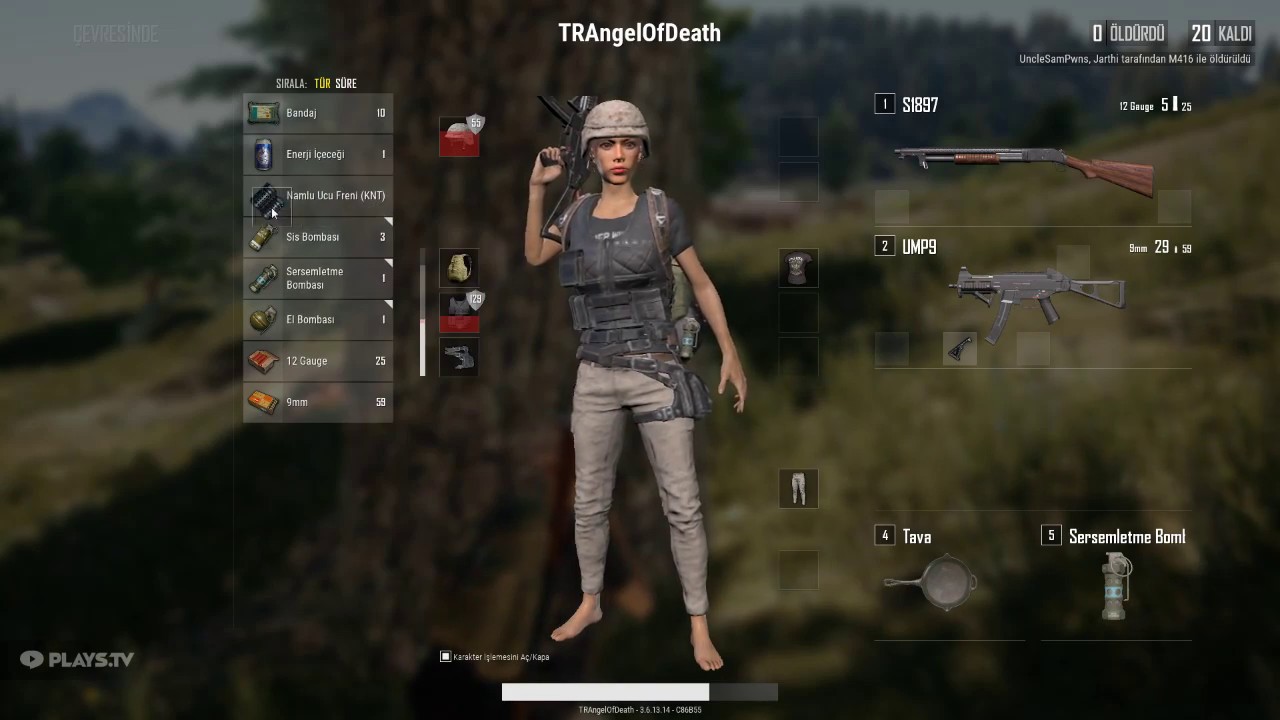Select the Sersemletme Bombası stun grenade icon
Image resolution: width=1280 pixels, height=720 pixels.
click(x=263, y=278)
